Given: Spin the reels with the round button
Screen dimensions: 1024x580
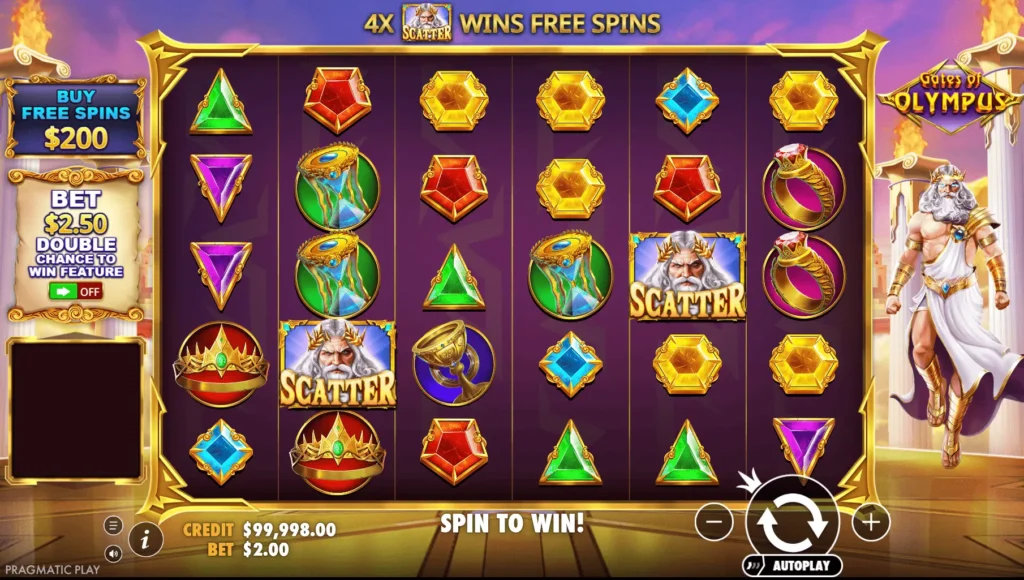Looking at the screenshot, I should click(x=792, y=522).
